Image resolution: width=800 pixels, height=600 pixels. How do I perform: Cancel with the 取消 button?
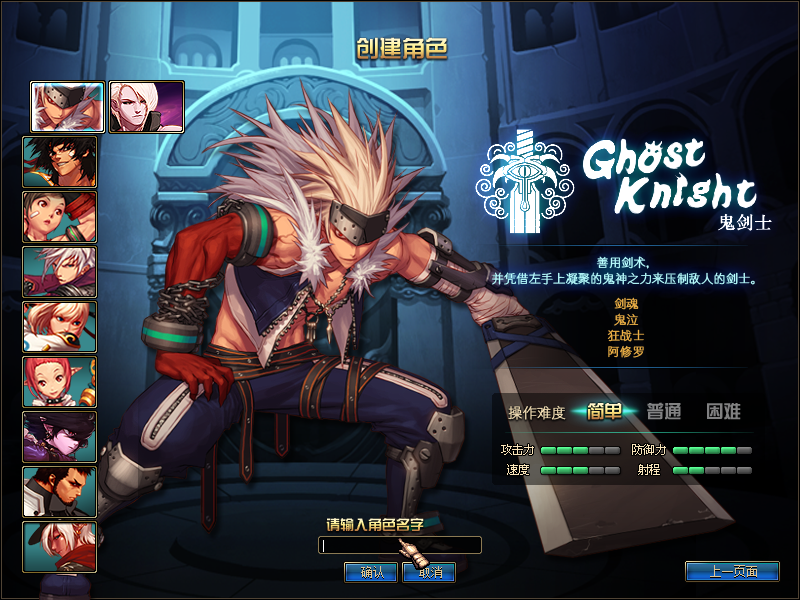pos(429,572)
